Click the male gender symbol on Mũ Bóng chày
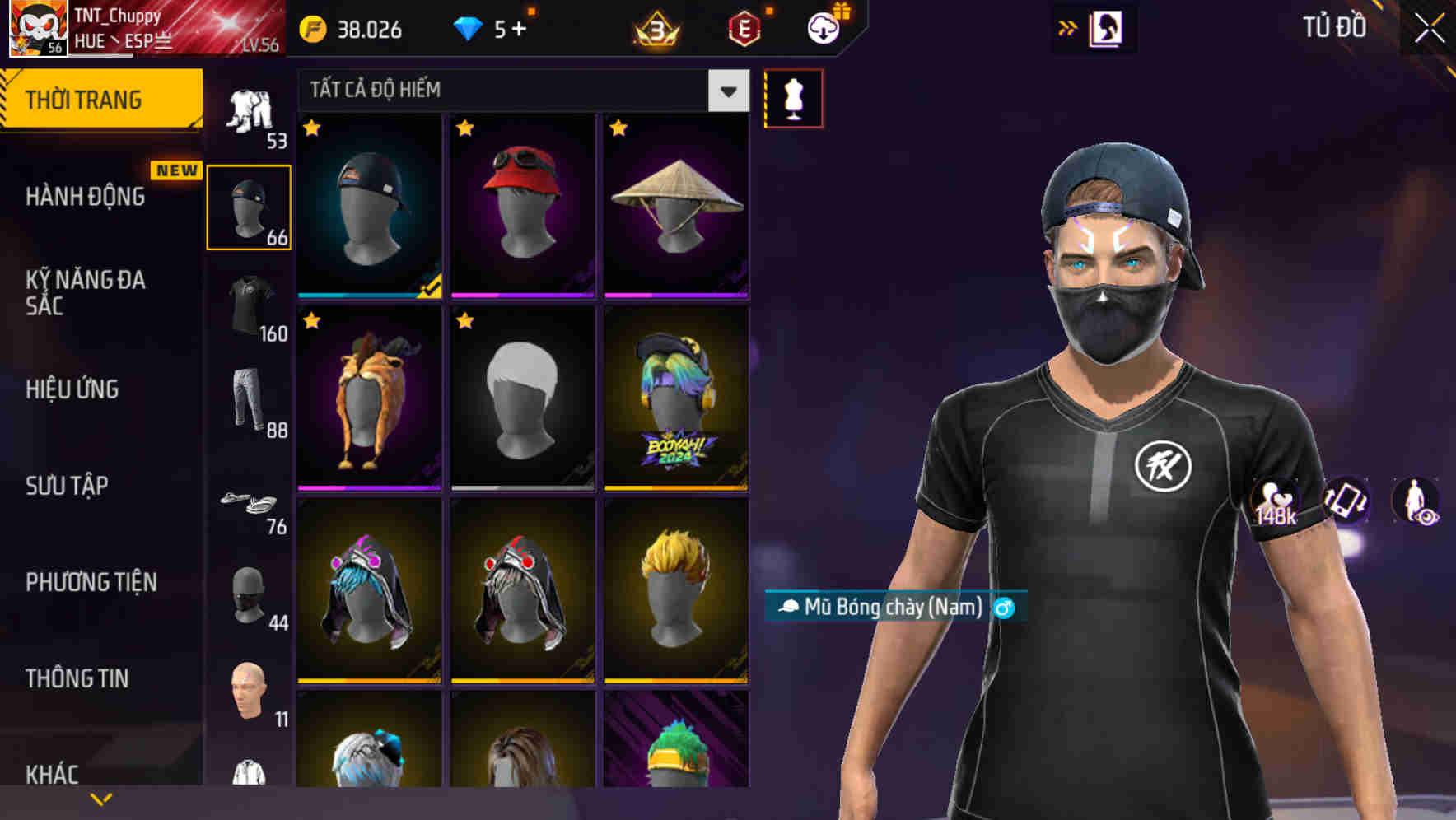Image resolution: width=1456 pixels, height=820 pixels. (x=1004, y=609)
